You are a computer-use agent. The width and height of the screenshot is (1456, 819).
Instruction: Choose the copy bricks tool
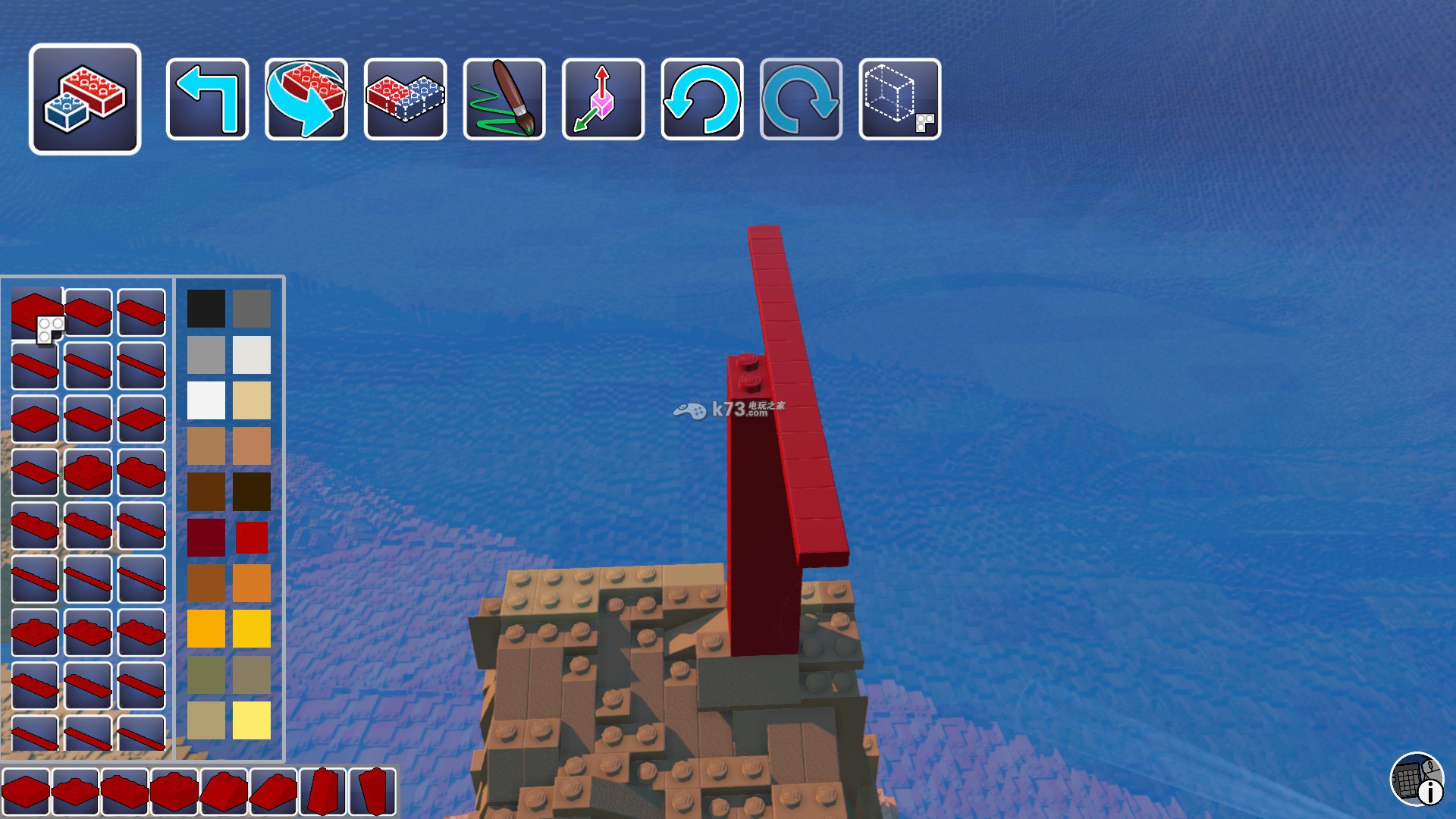coord(405,99)
